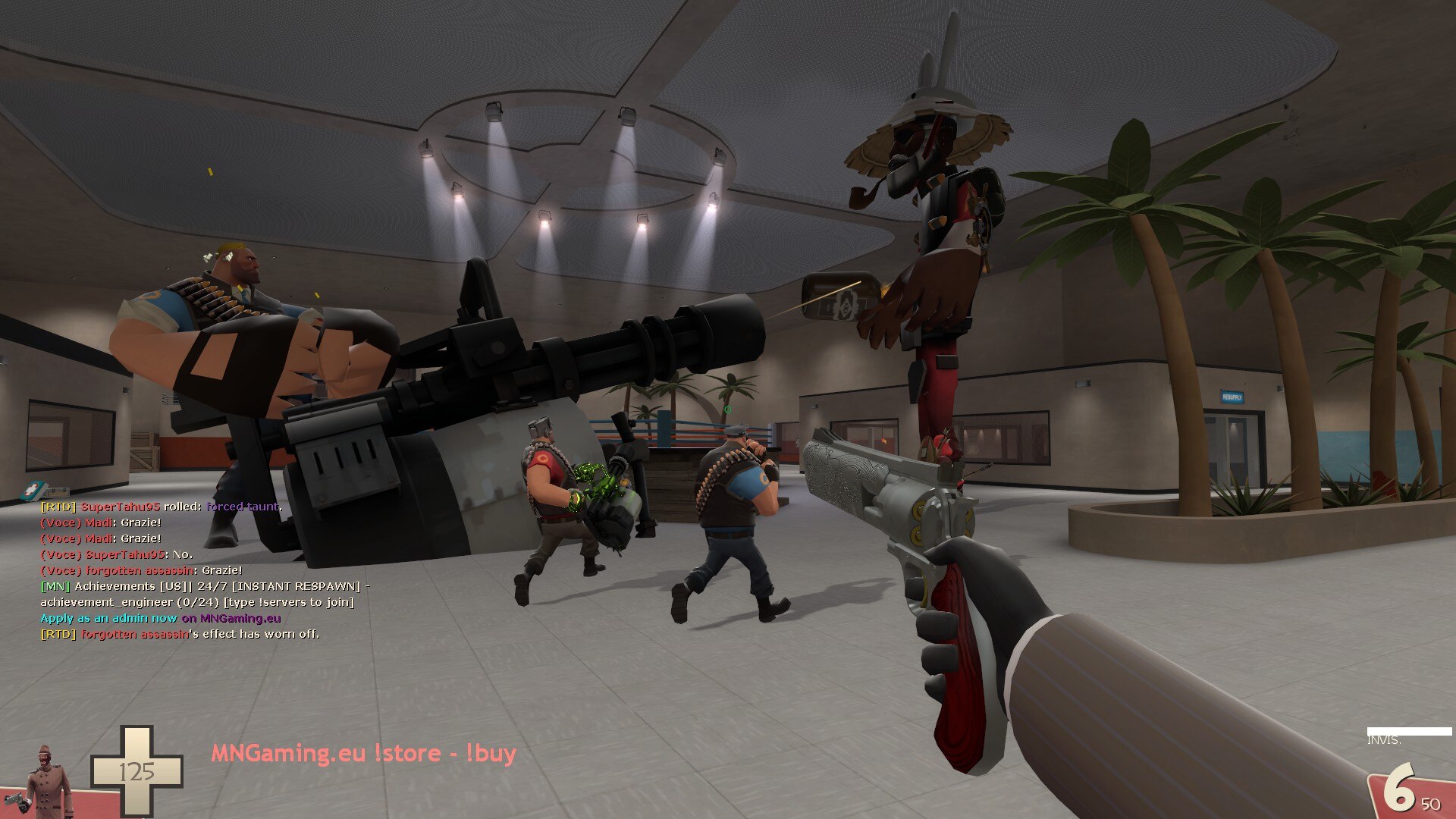This screenshot has width=1456, height=819.
Task: Select the 'Apply as an admin now' chat line
Action: click(160, 618)
